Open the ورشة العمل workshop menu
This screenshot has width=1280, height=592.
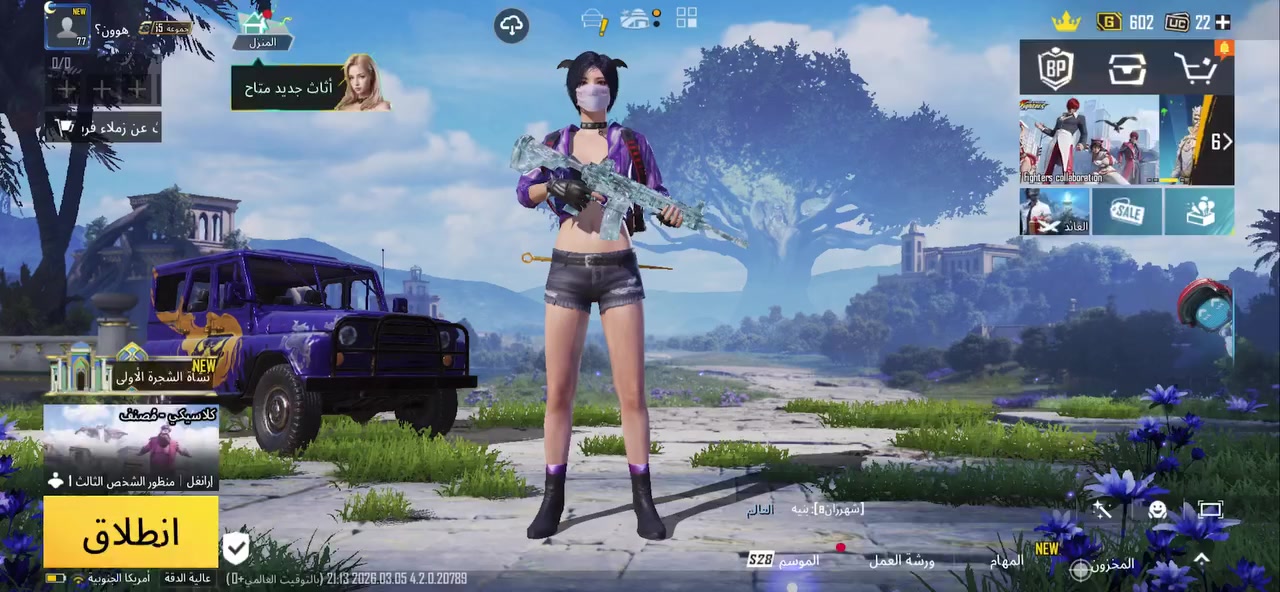click(x=900, y=561)
